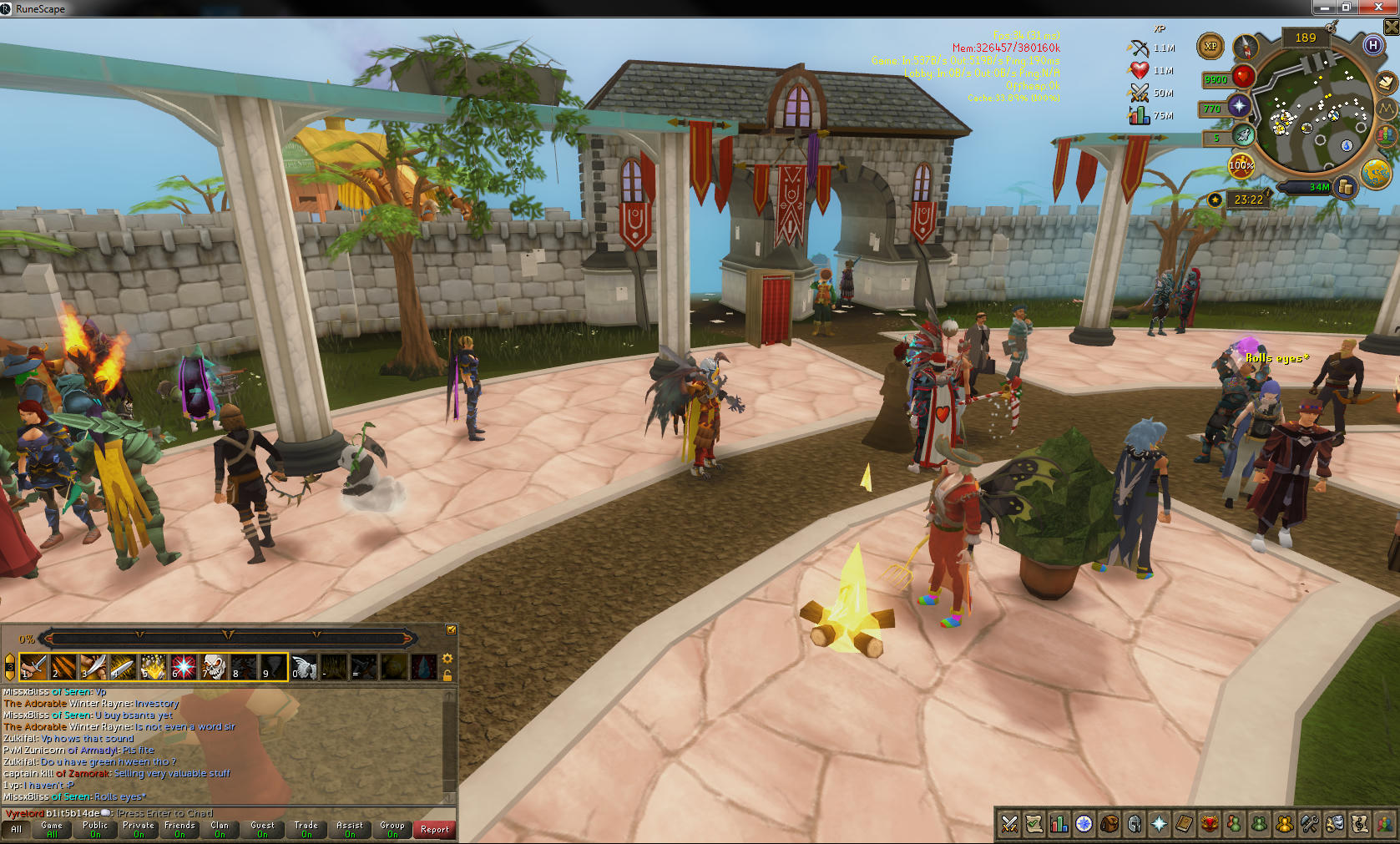
Task: Open the world map globe
Action: pyautogui.click(x=1375, y=174)
